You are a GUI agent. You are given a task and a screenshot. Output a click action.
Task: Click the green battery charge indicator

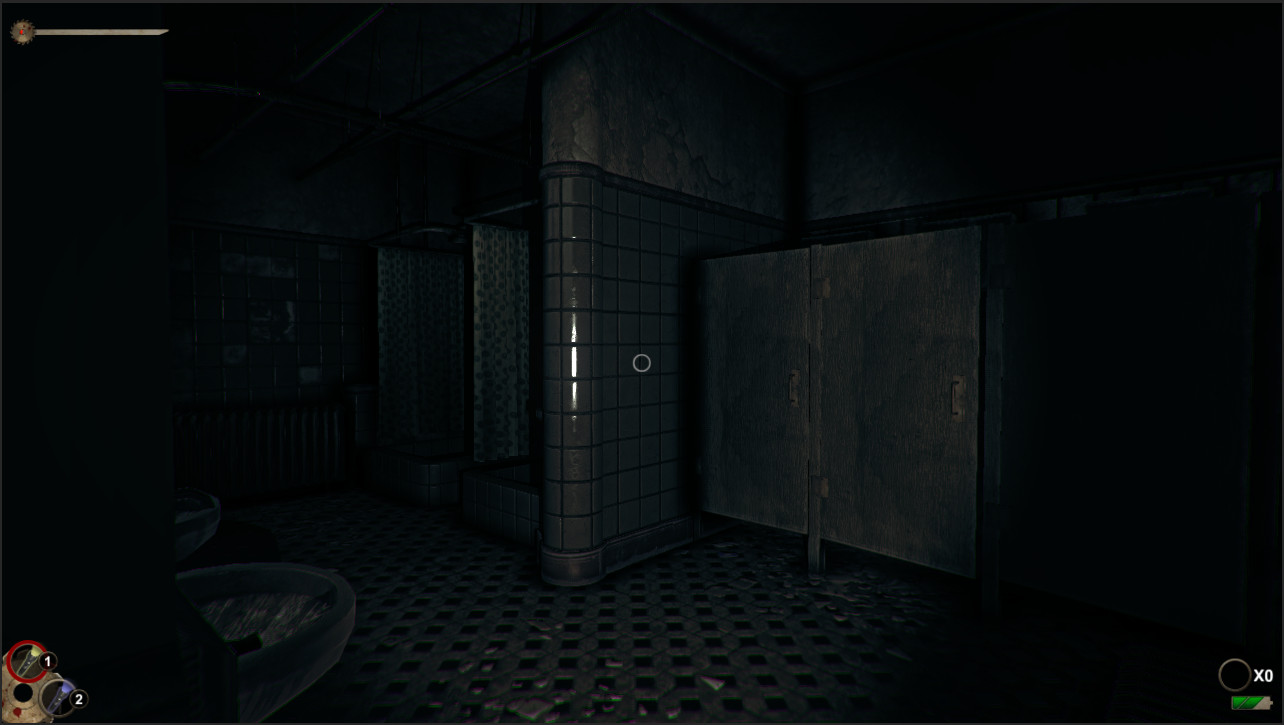pos(1251,703)
